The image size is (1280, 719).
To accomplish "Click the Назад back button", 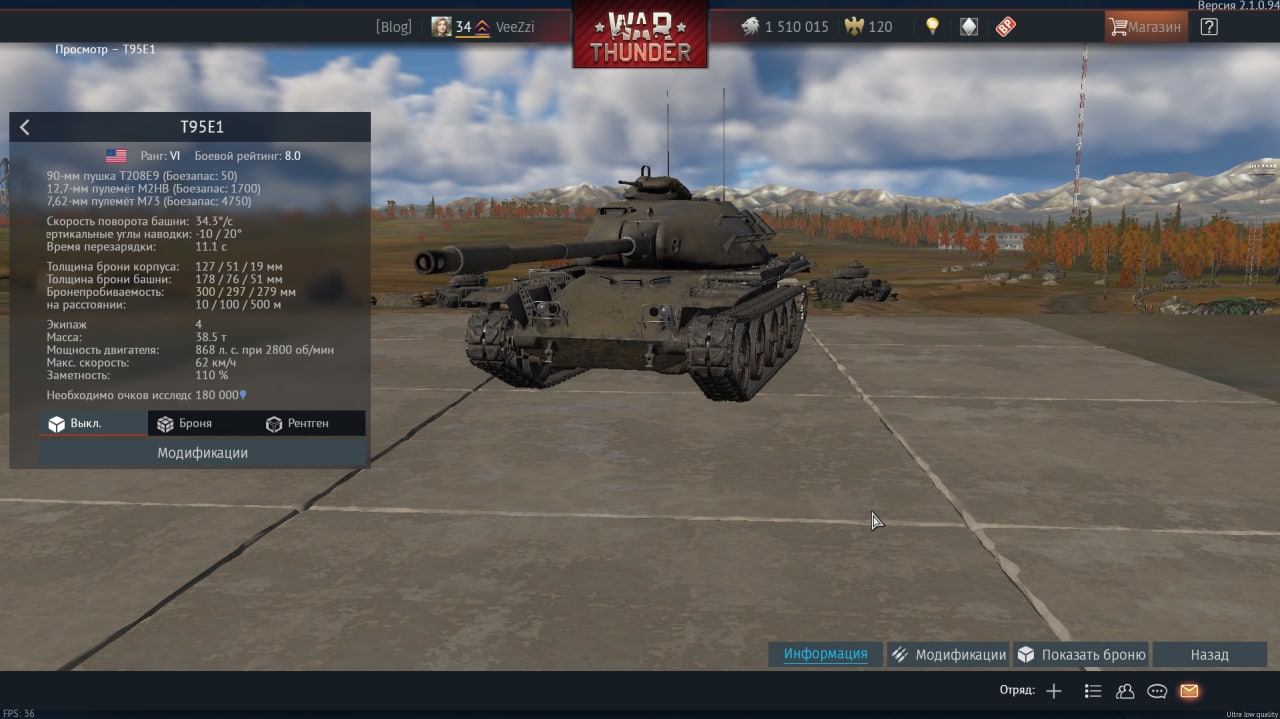I will tap(1209, 655).
